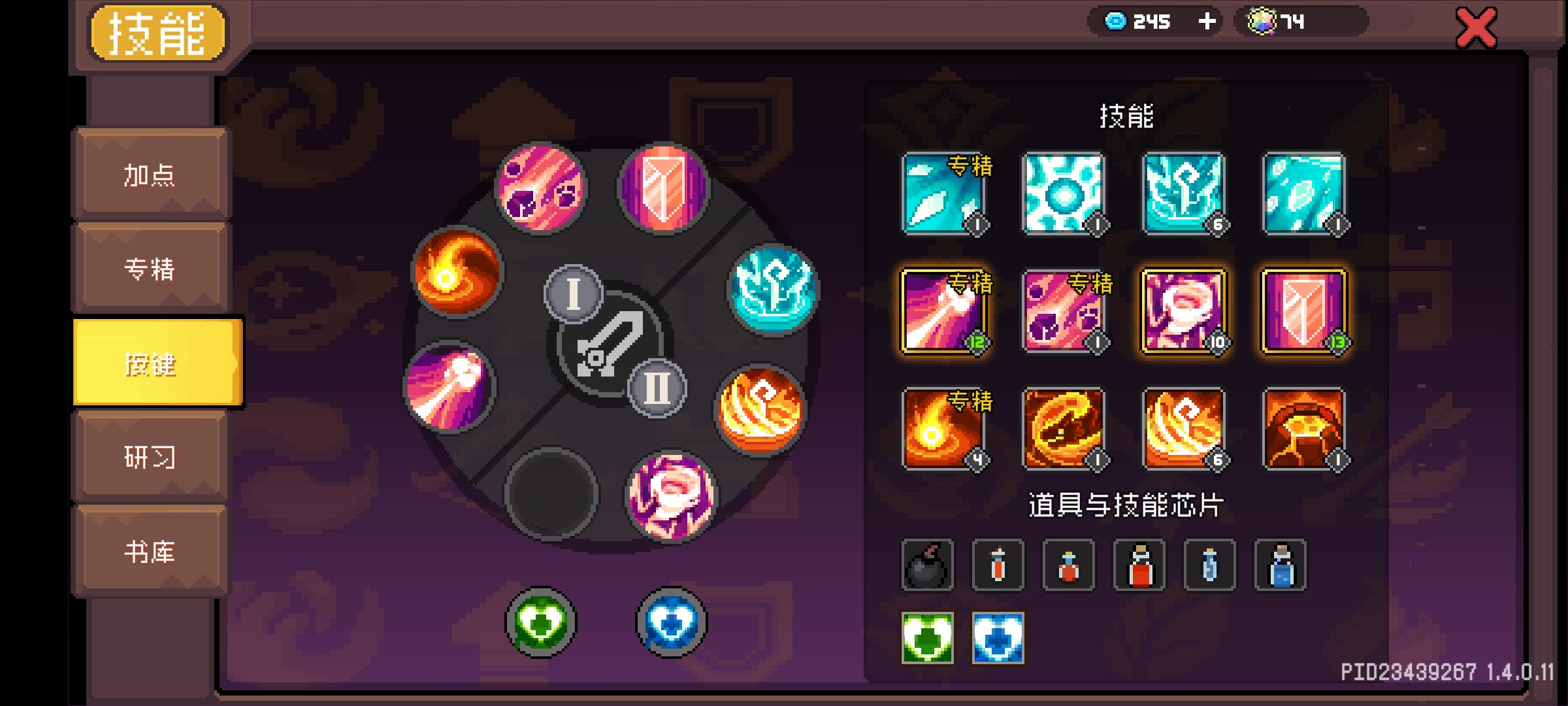This screenshot has height=706, width=1568.
Task: Select the frost nova skill icon
Action: click(x=1066, y=192)
